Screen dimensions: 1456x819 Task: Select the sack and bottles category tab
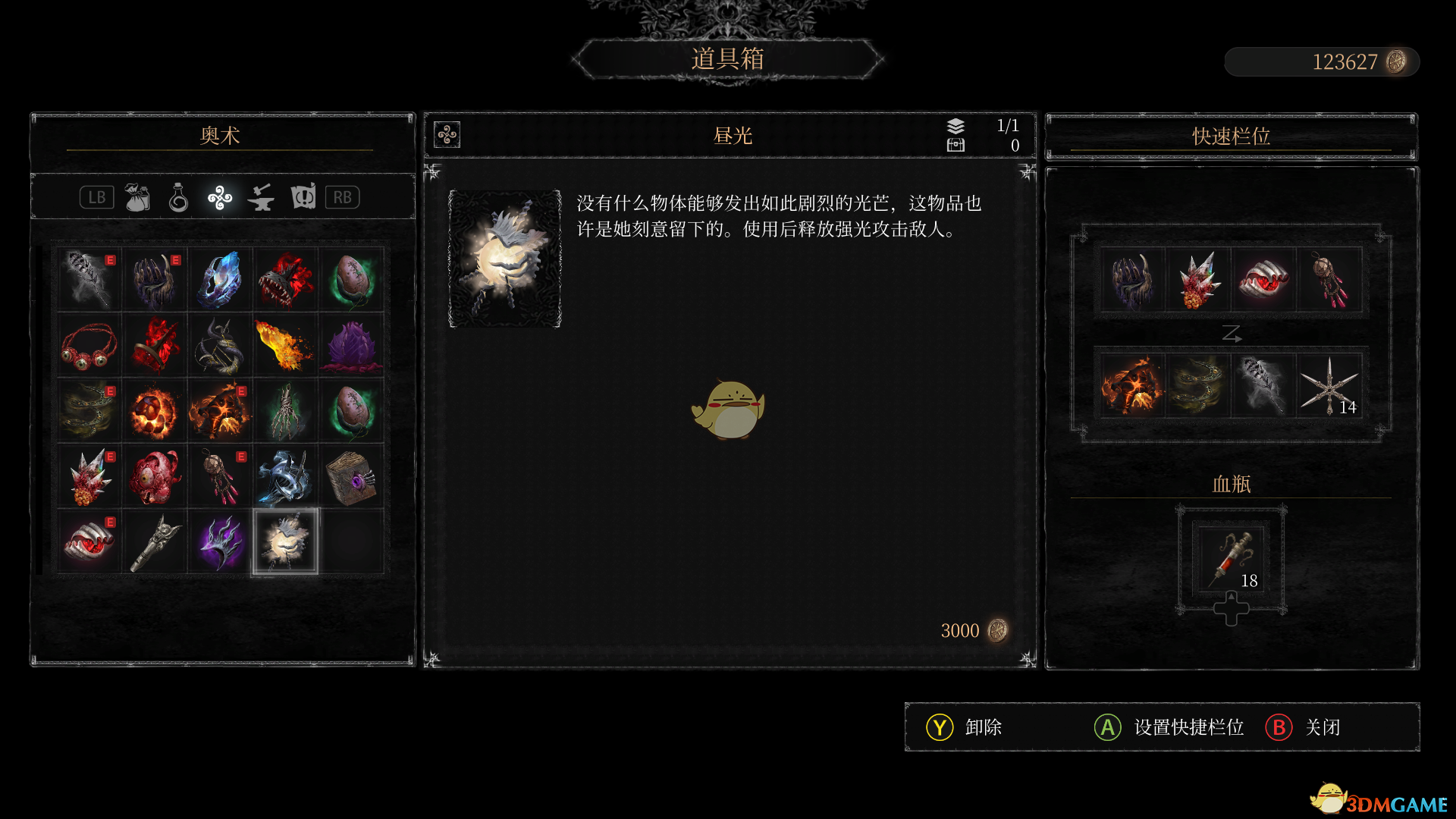tap(137, 198)
